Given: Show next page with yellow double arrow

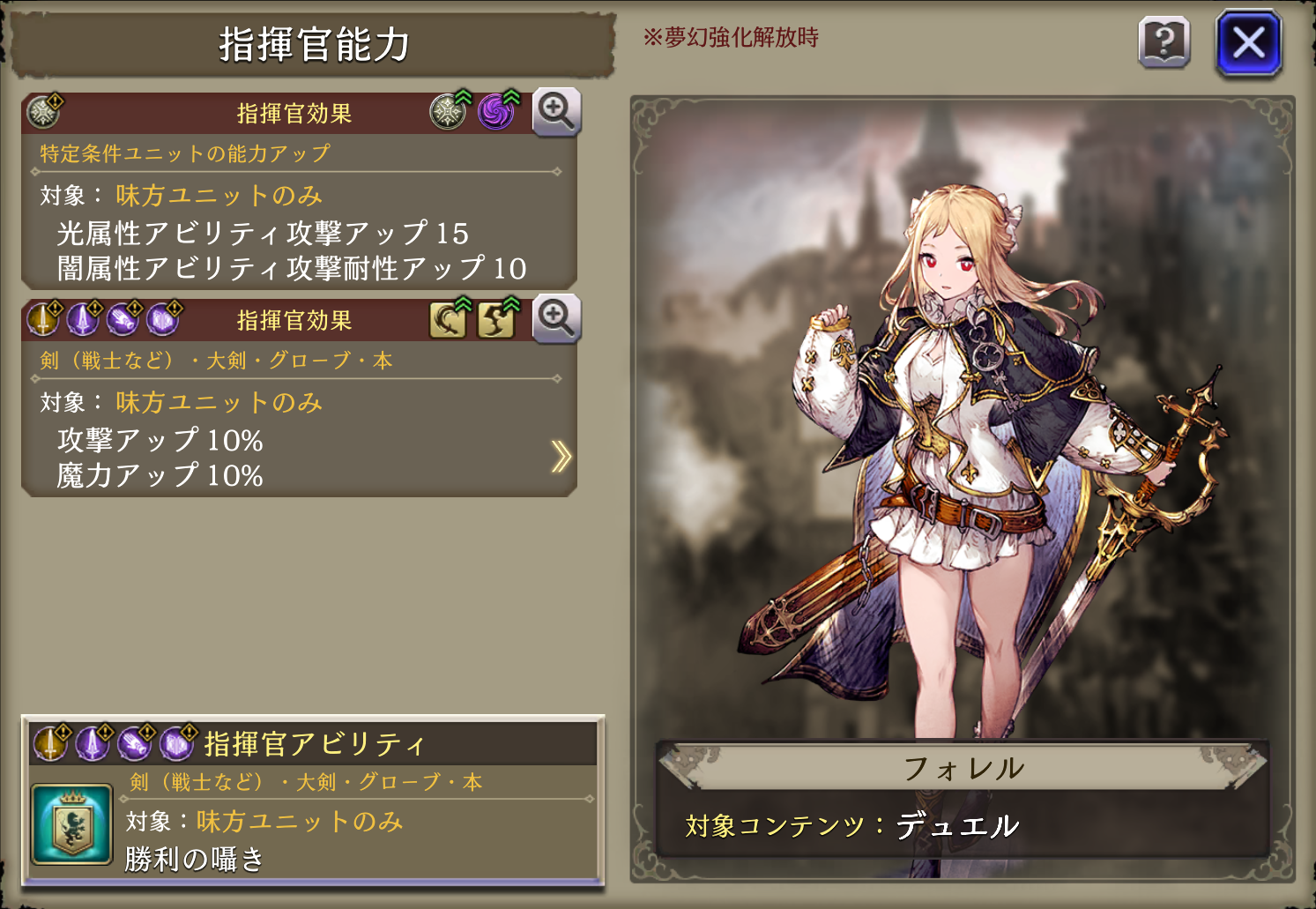Looking at the screenshot, I should [561, 456].
